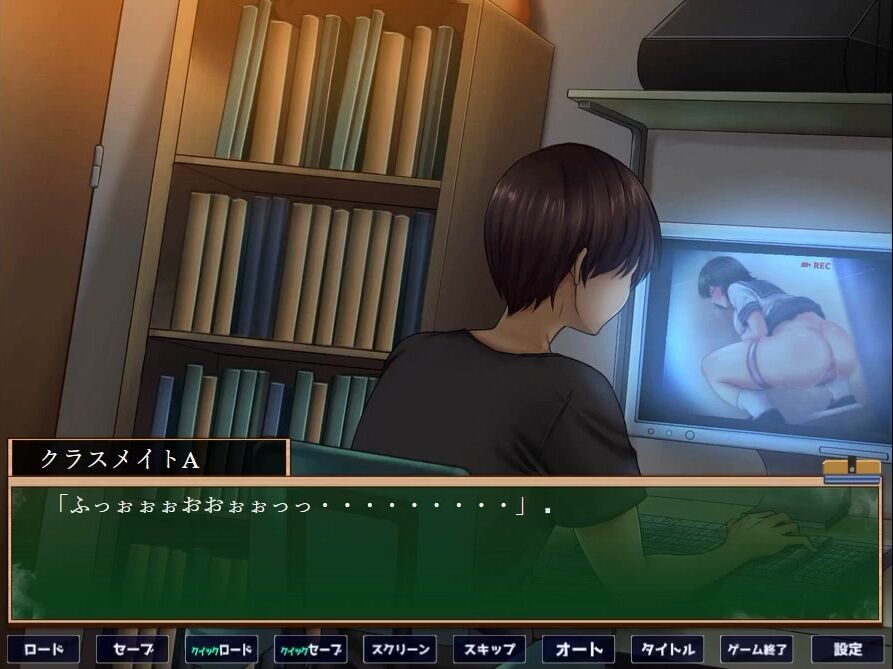Click the book icon above the dialogue box
Screen dimensions: 893x669
coord(851,470)
